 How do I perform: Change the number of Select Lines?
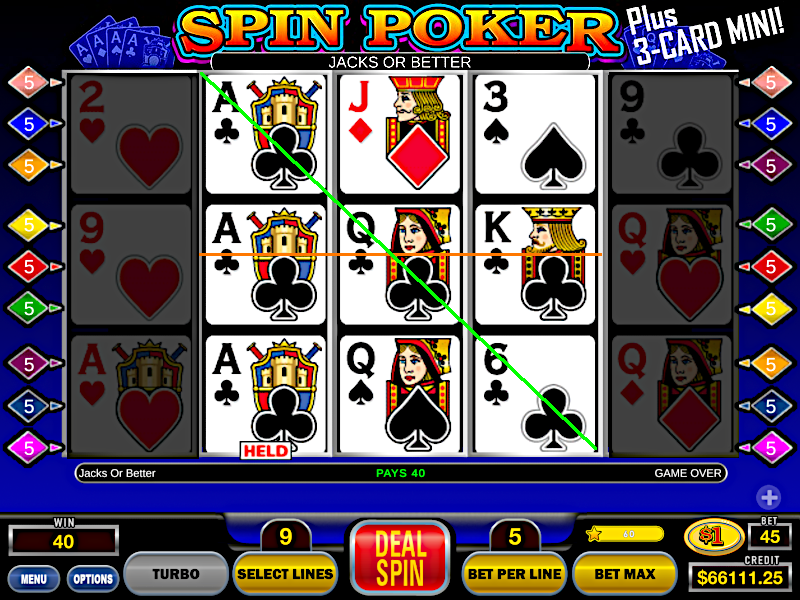[285, 574]
